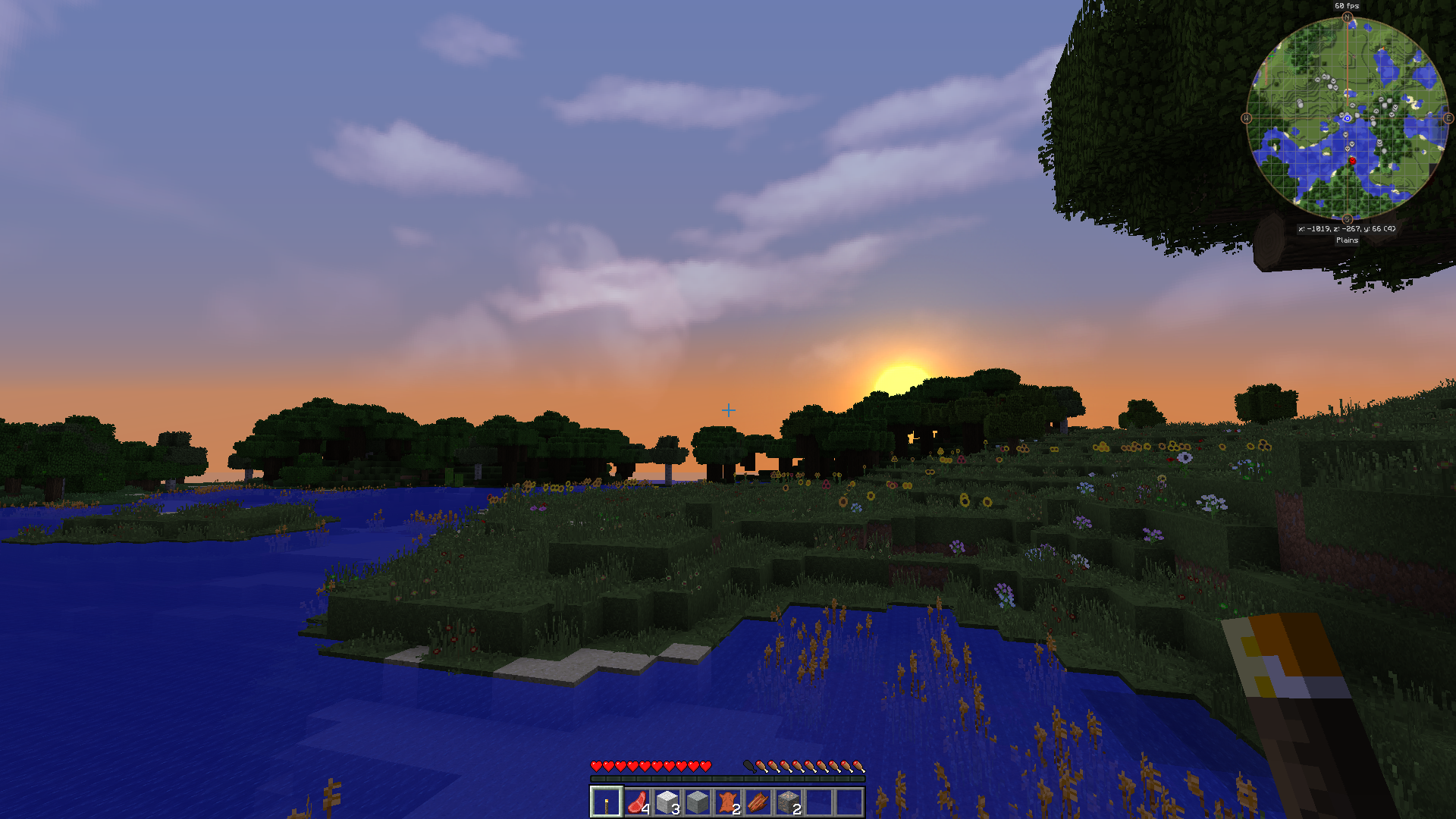
Task: Select the leather stack in hotbar
Action: pos(728,801)
